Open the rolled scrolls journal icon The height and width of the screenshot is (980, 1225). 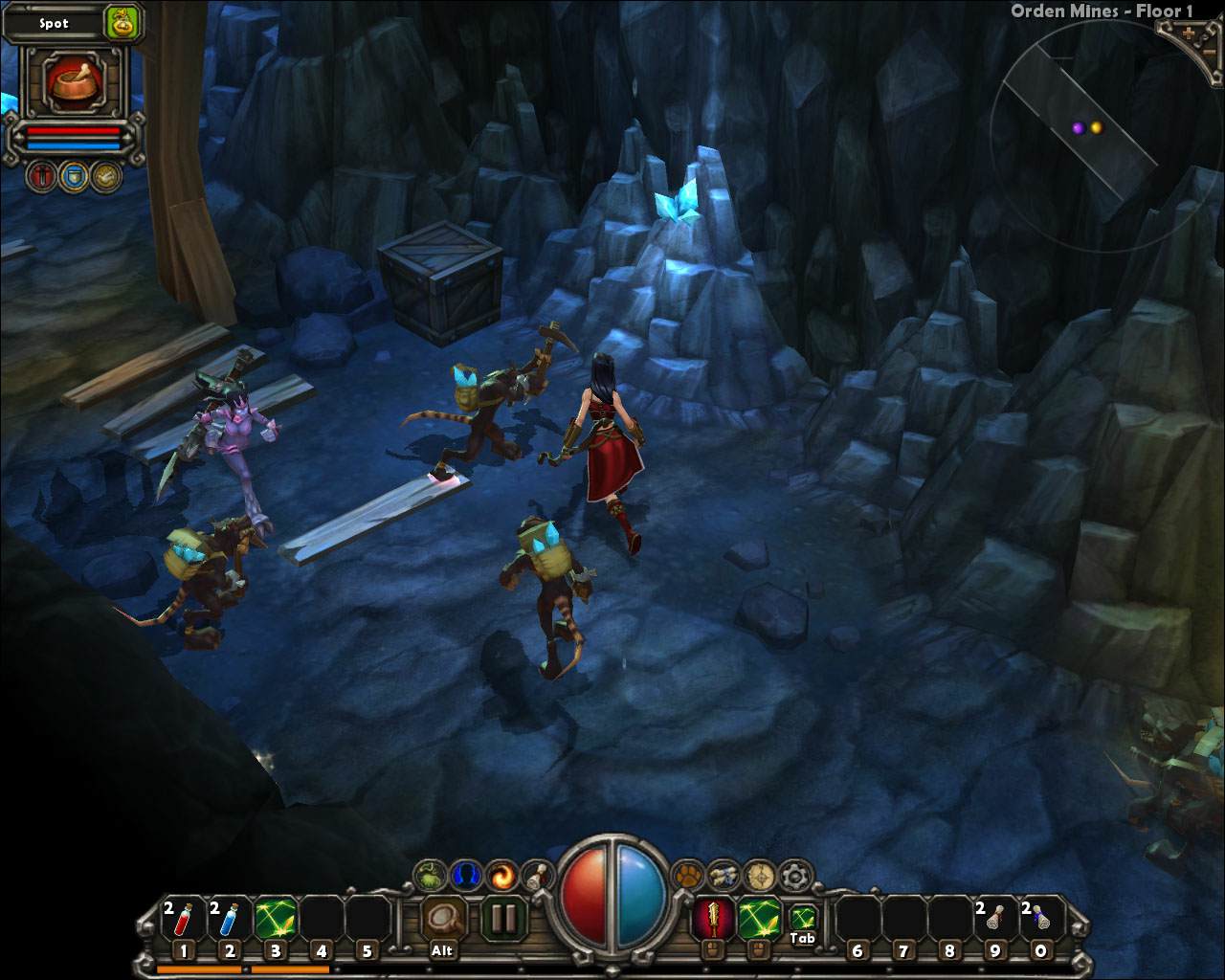tap(724, 874)
